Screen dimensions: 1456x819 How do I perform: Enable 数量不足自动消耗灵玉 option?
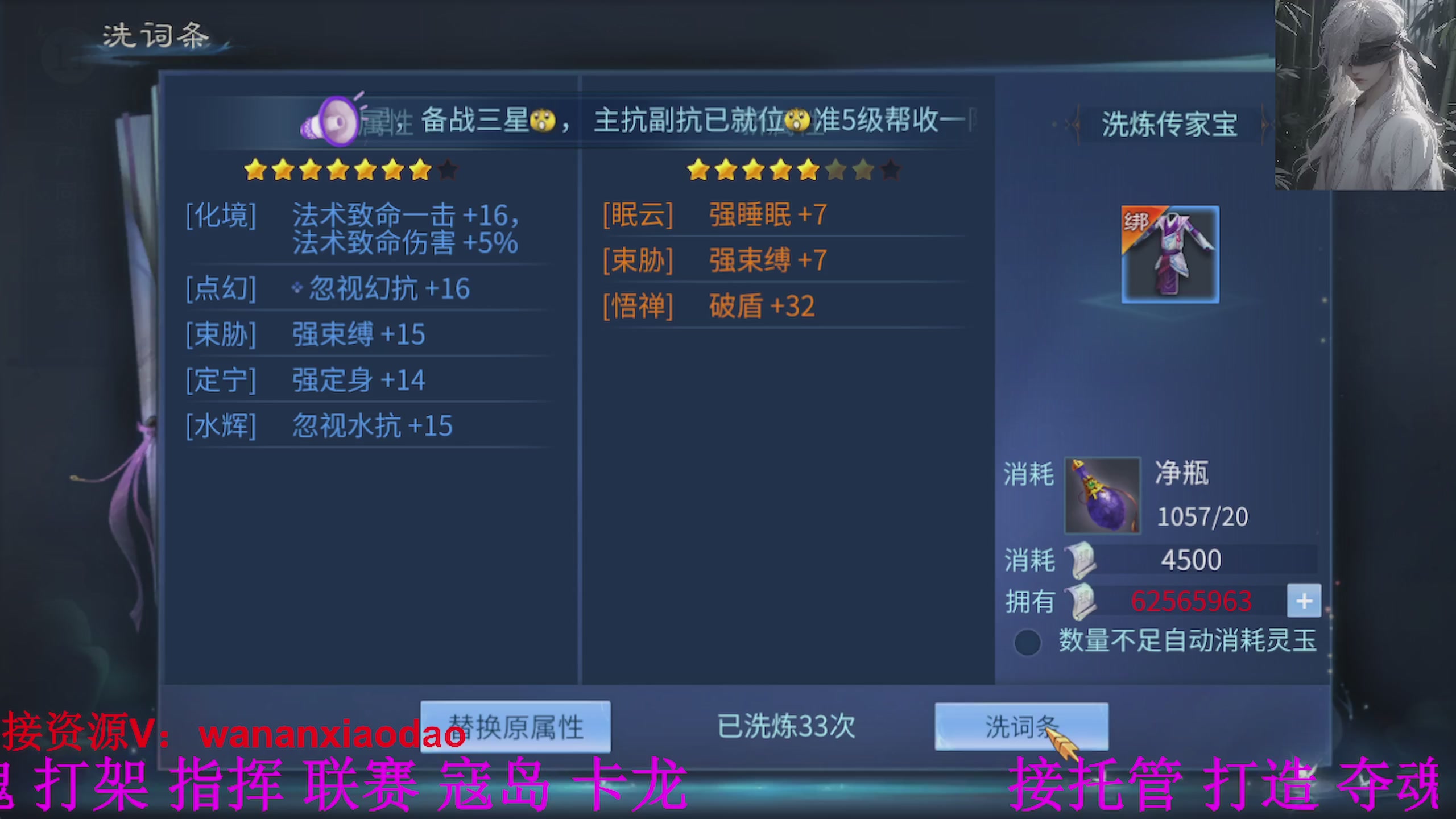[x=1027, y=640]
